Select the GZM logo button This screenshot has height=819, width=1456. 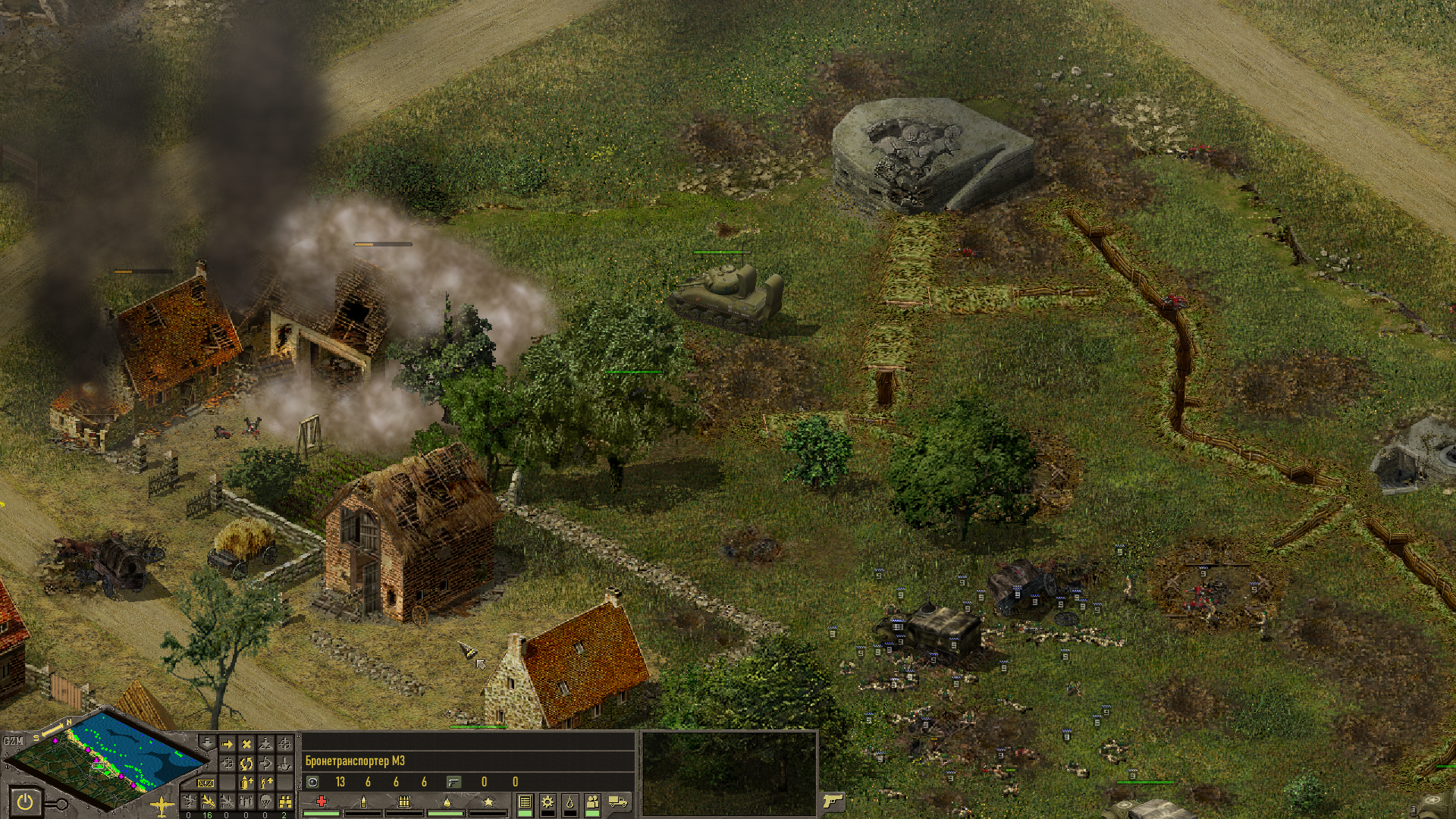click(13, 740)
